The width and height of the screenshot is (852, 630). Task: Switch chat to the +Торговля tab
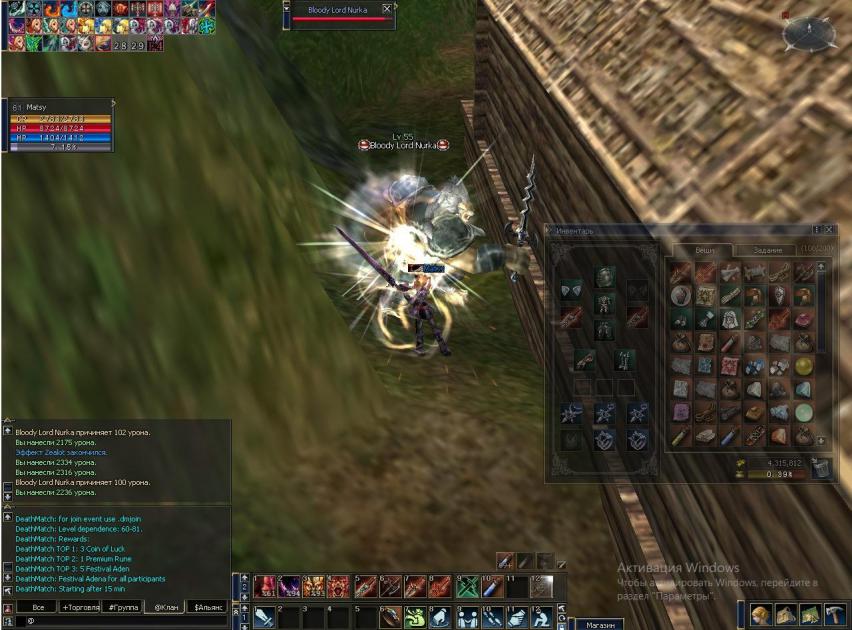pyautogui.click(x=81, y=607)
